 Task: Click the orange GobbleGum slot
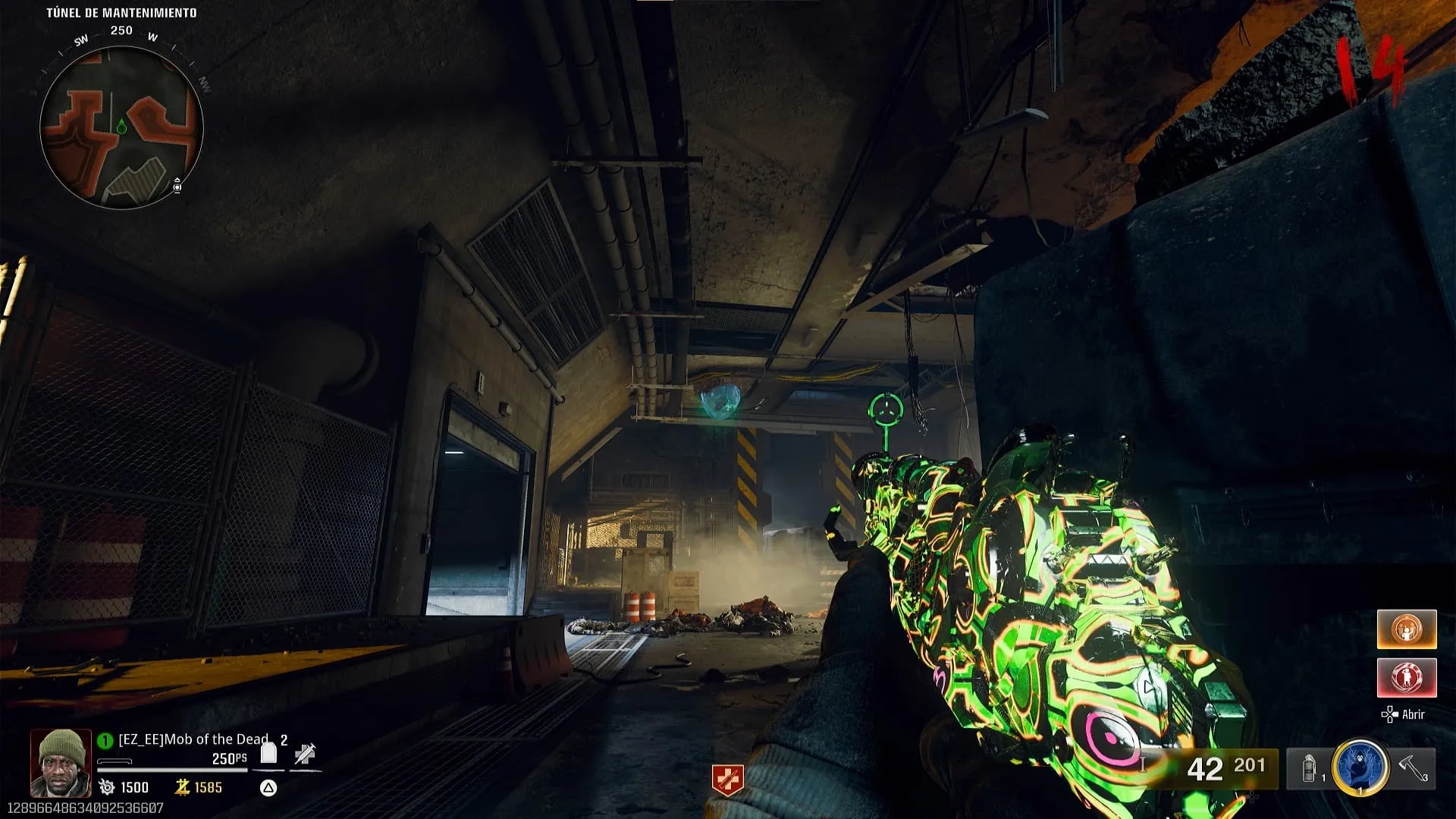coord(1407,629)
